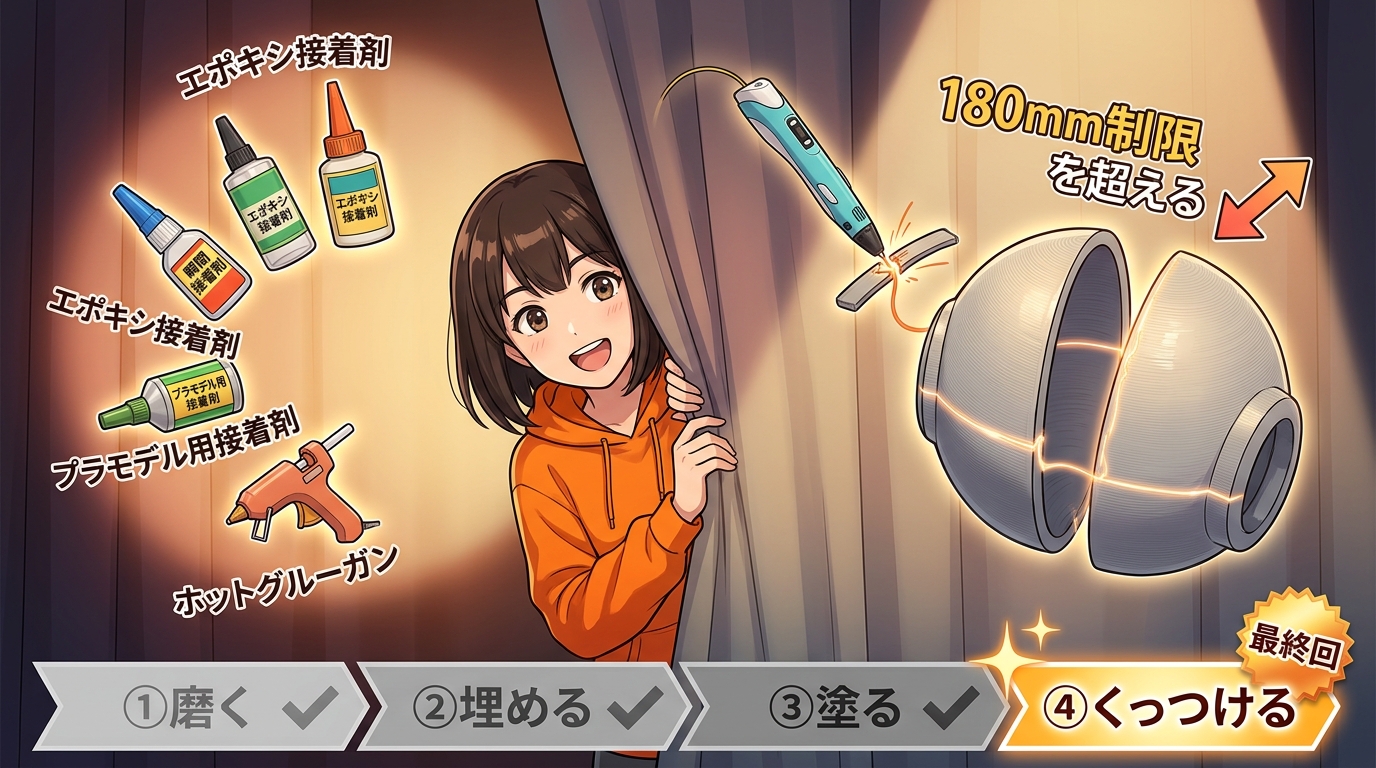Select the ①磨く step

pyautogui.click(x=200, y=709)
